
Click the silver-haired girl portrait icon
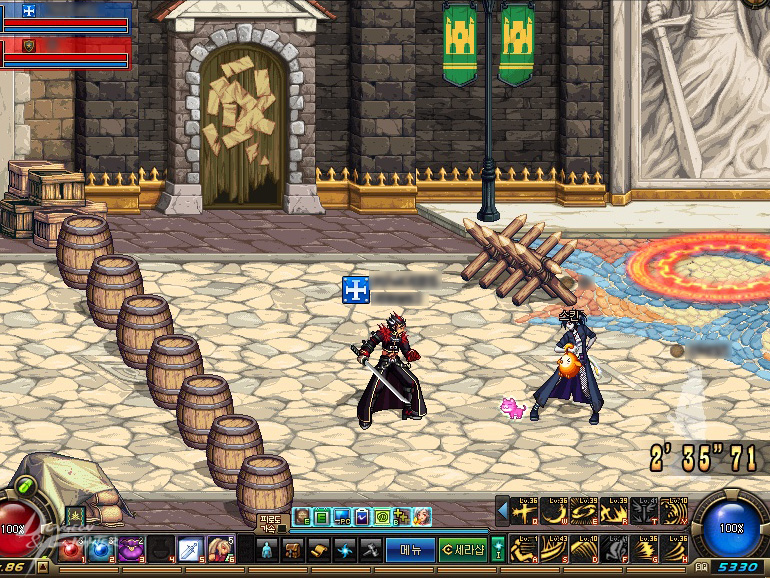[x=421, y=517]
